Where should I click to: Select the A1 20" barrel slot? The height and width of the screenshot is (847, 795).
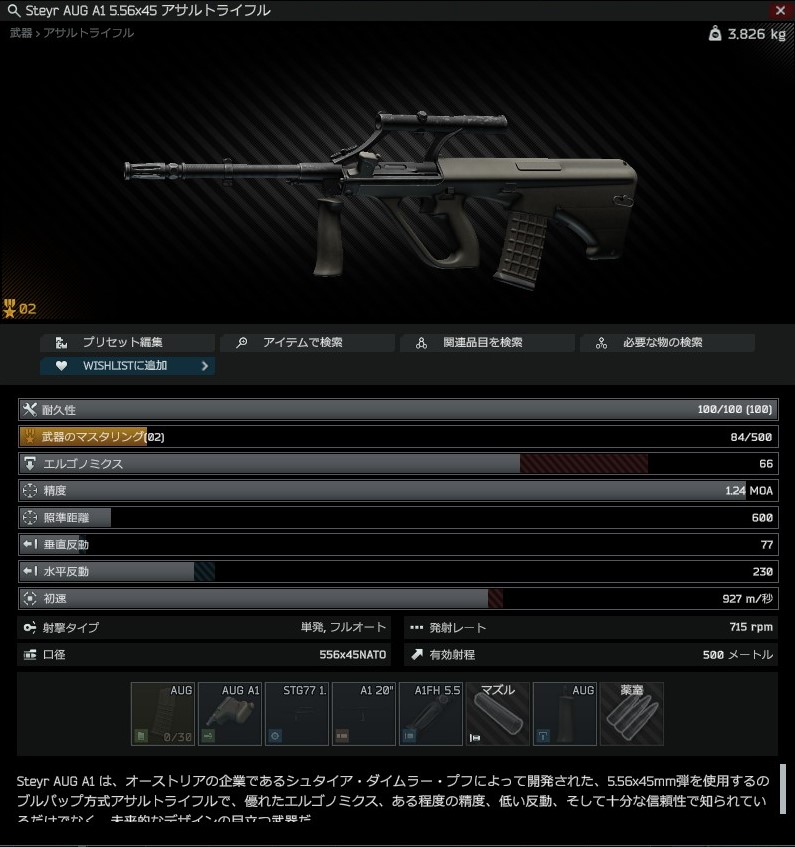click(364, 714)
